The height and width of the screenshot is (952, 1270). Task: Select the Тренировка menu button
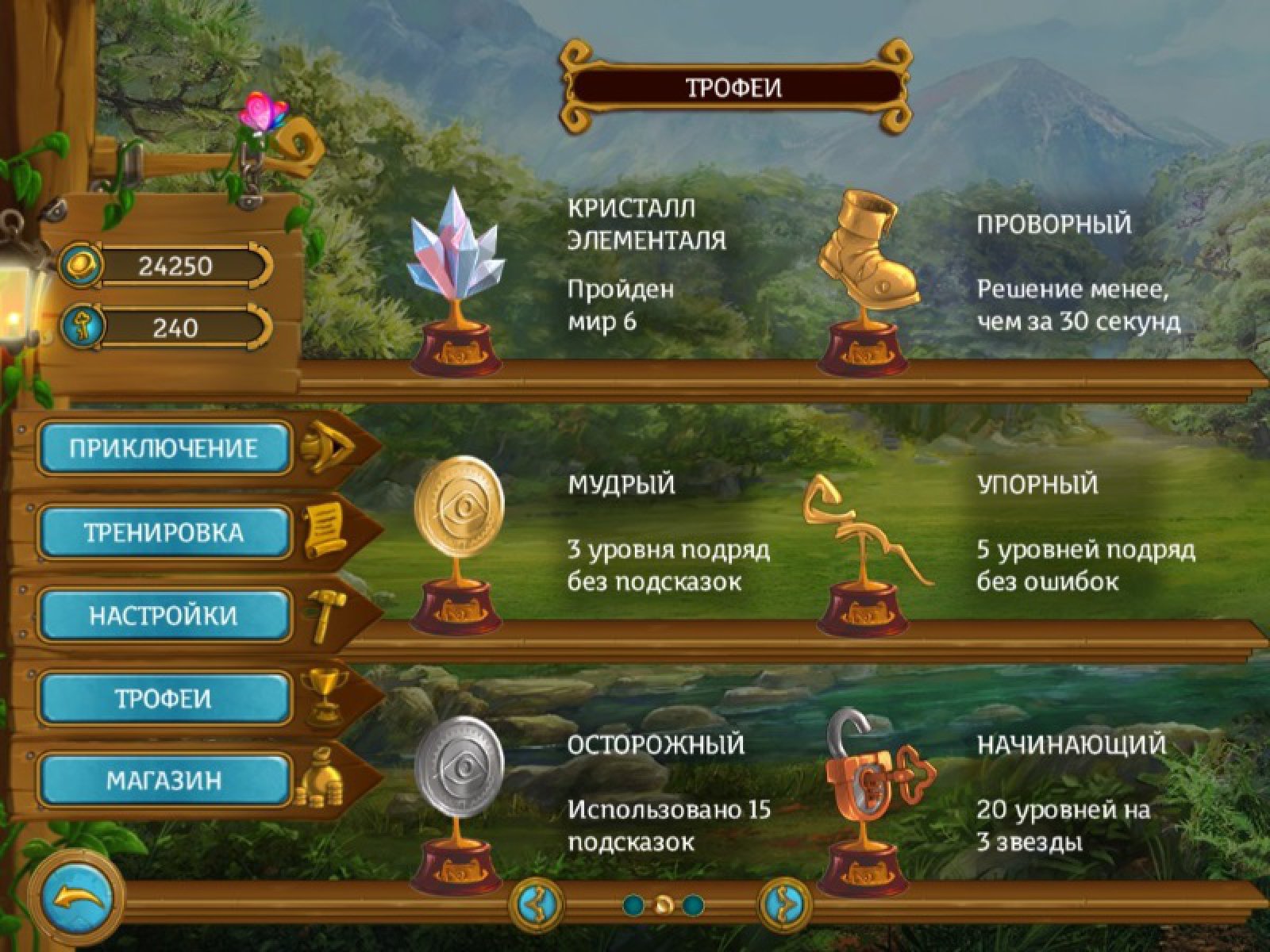pos(164,532)
